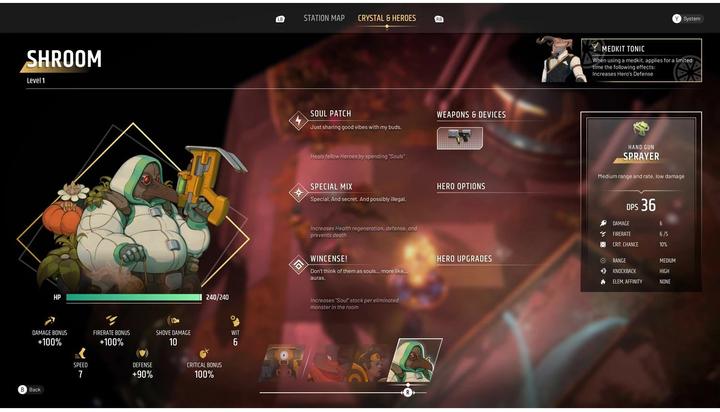720x412 pixels.
Task: Select the hand gun weapon slot
Action: 460,138
